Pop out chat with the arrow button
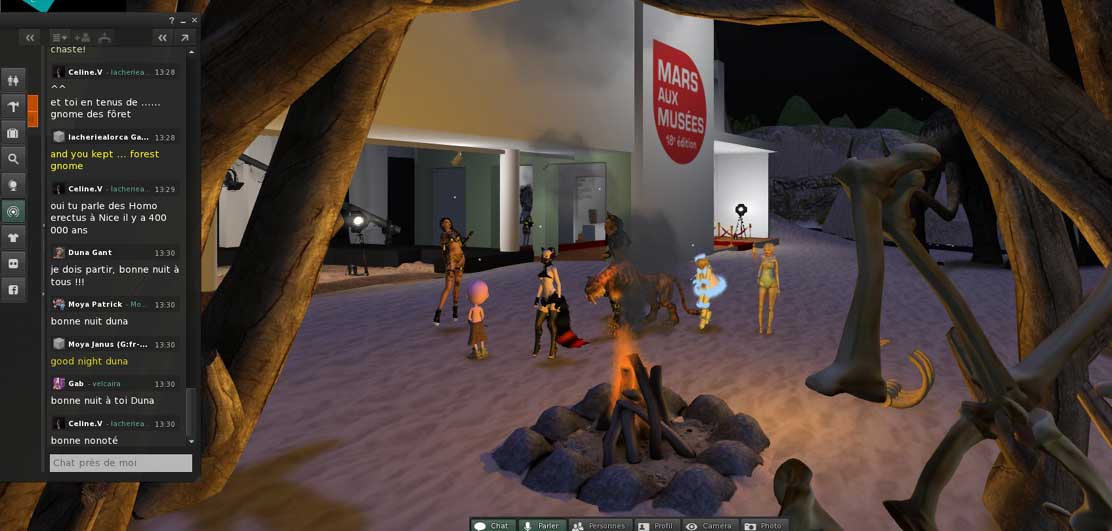 click(184, 38)
